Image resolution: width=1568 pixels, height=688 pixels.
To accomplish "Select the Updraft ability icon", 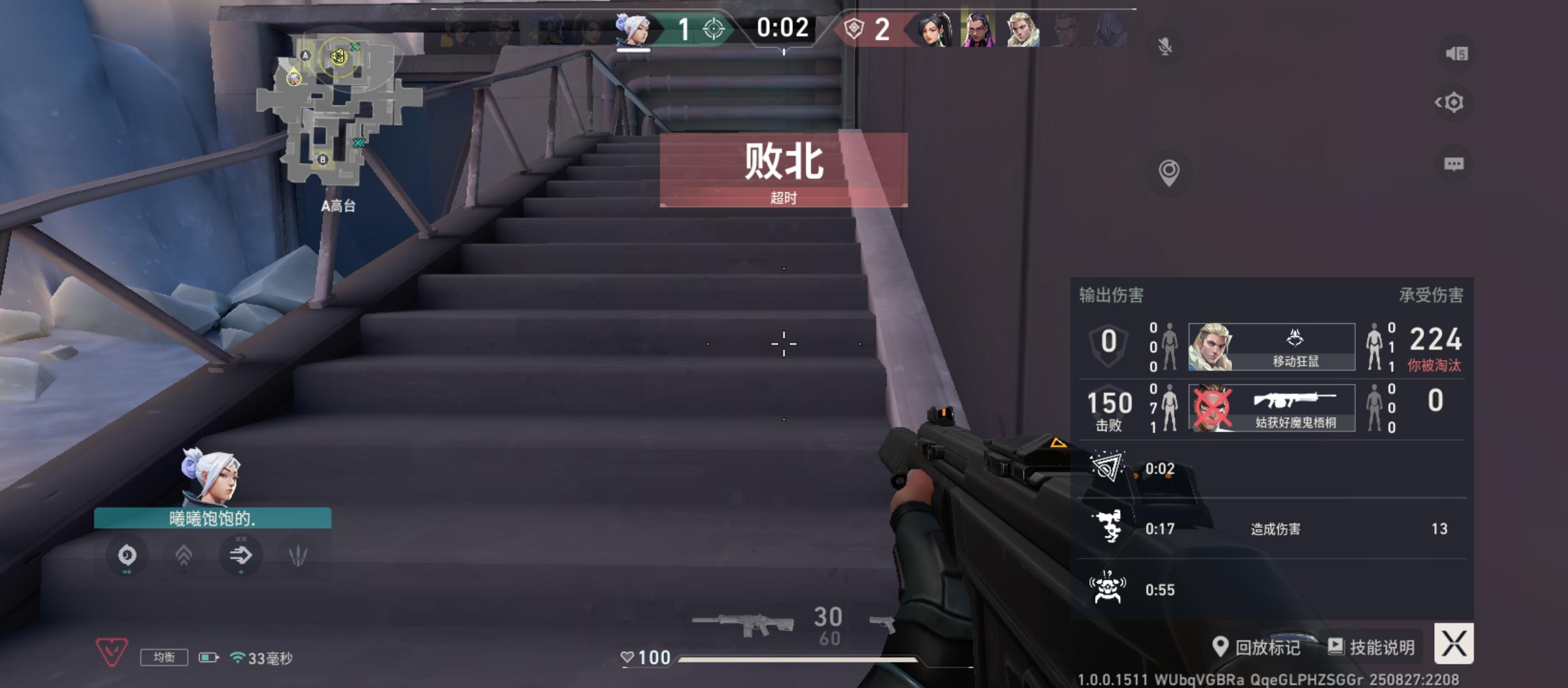I will point(184,555).
